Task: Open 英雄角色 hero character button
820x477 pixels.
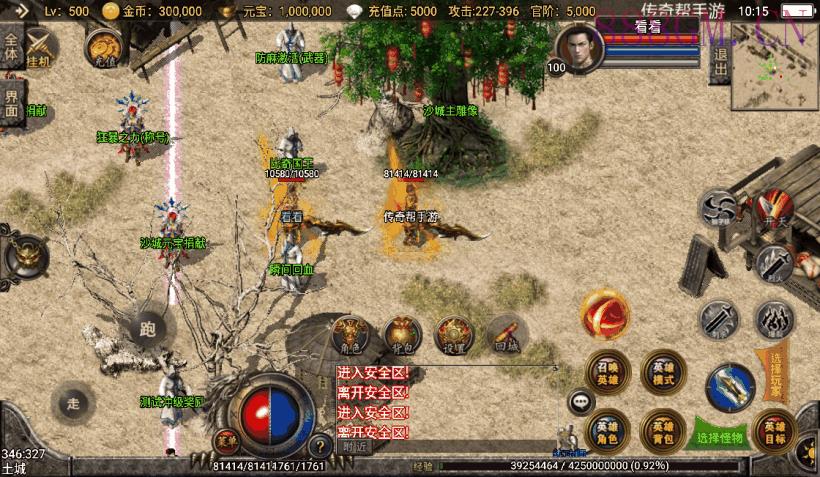Action: click(607, 430)
